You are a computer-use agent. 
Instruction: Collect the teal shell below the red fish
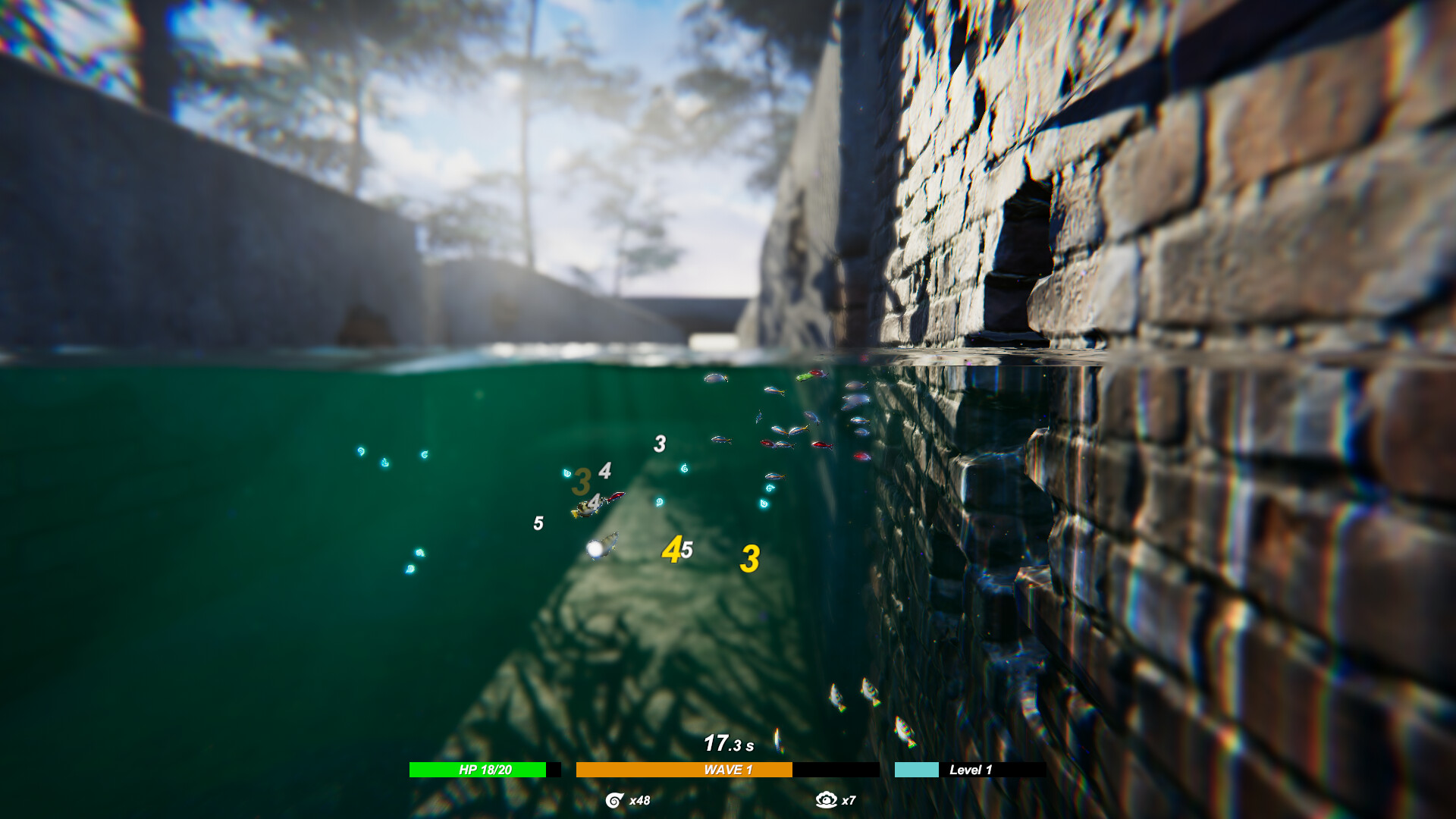[x=763, y=504]
